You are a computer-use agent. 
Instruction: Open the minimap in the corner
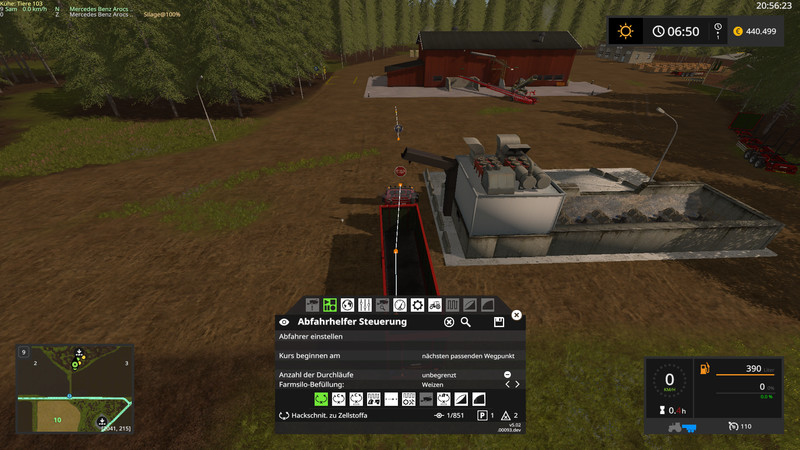pos(75,389)
